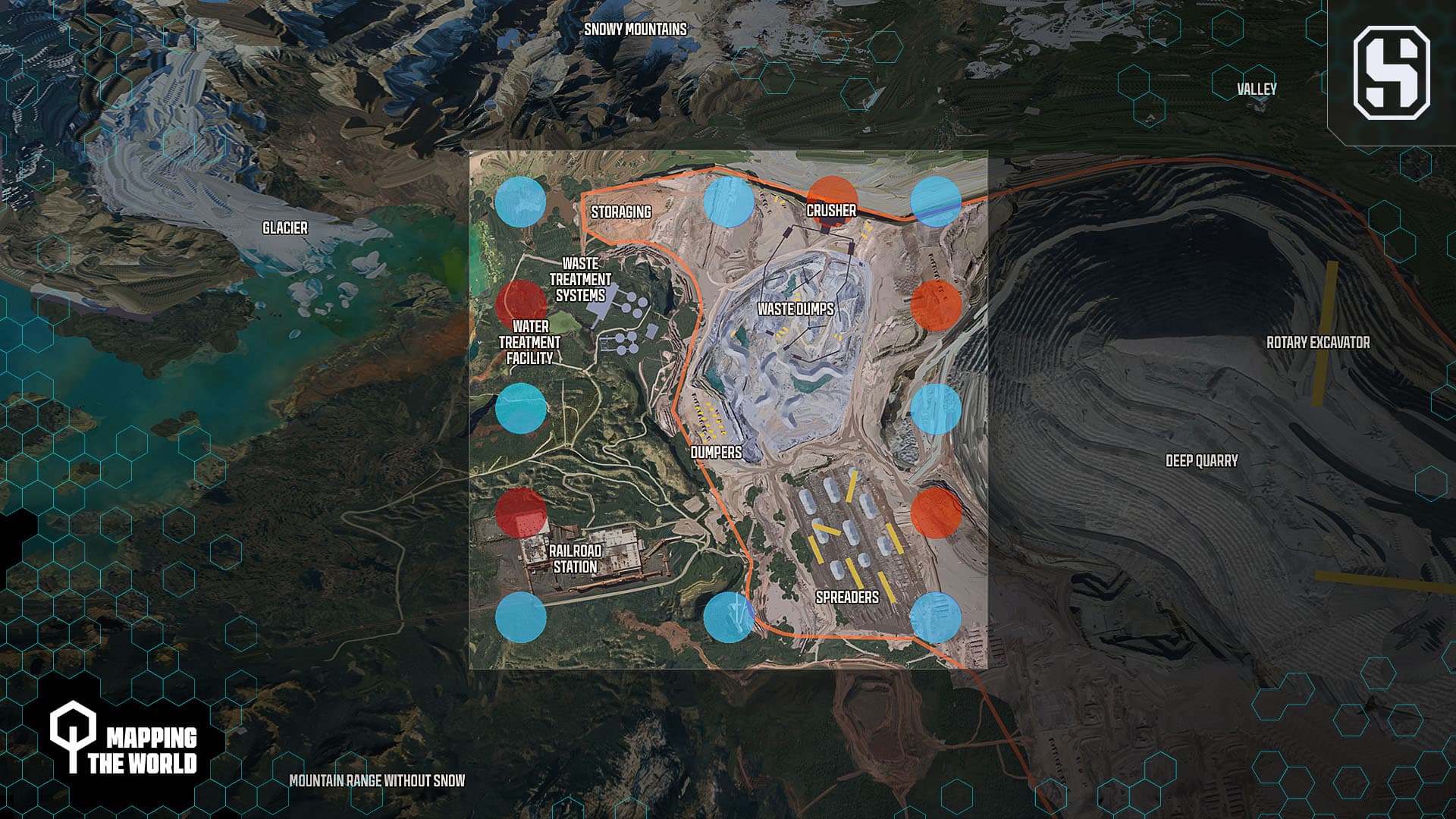Screen dimensions: 1456x819
Task: Open the S emblem logo badge
Action: tap(1391, 73)
